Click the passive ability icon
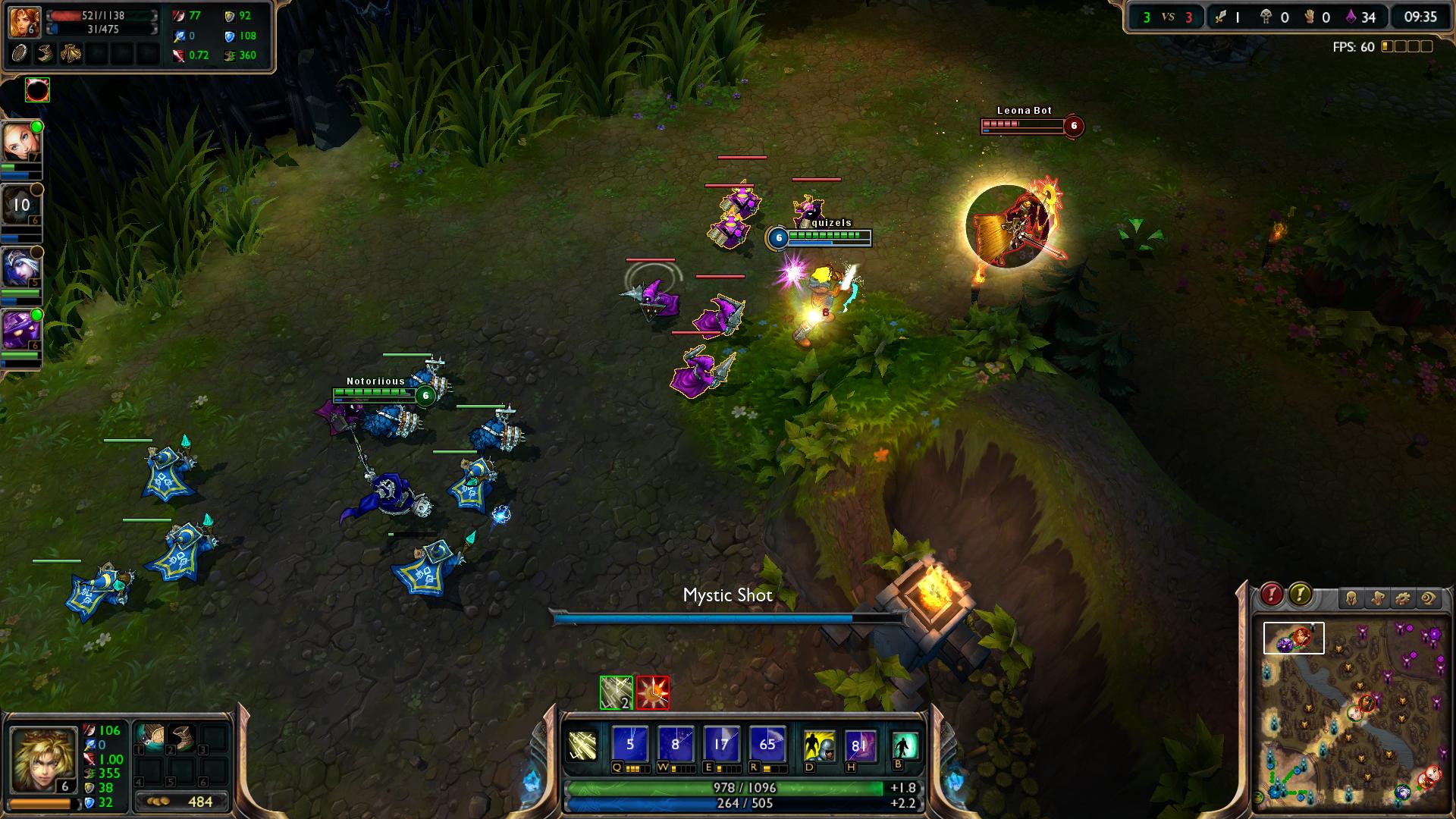 pos(582,746)
